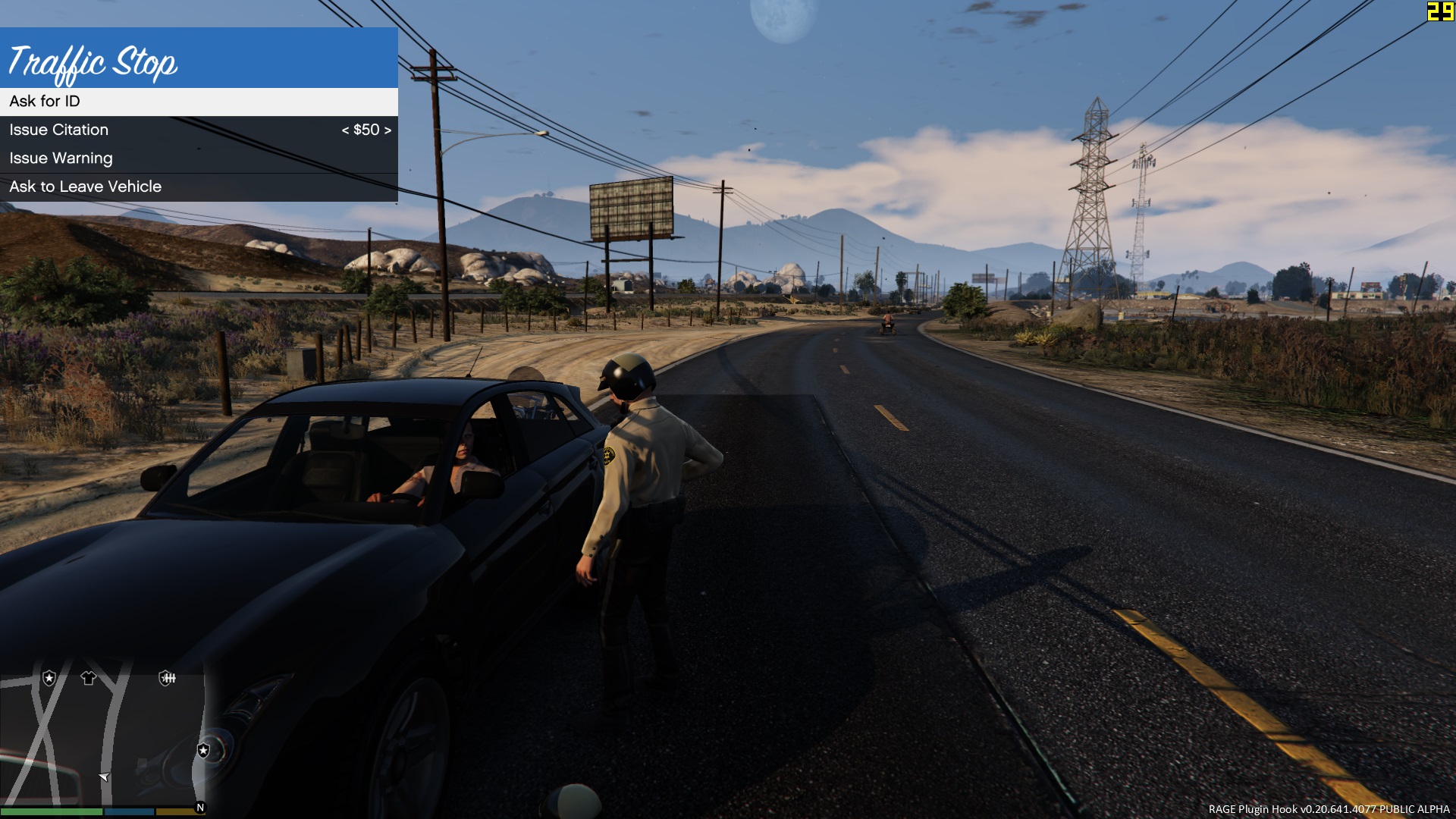
Task: Select the Ask for ID option
Action: coord(45,102)
